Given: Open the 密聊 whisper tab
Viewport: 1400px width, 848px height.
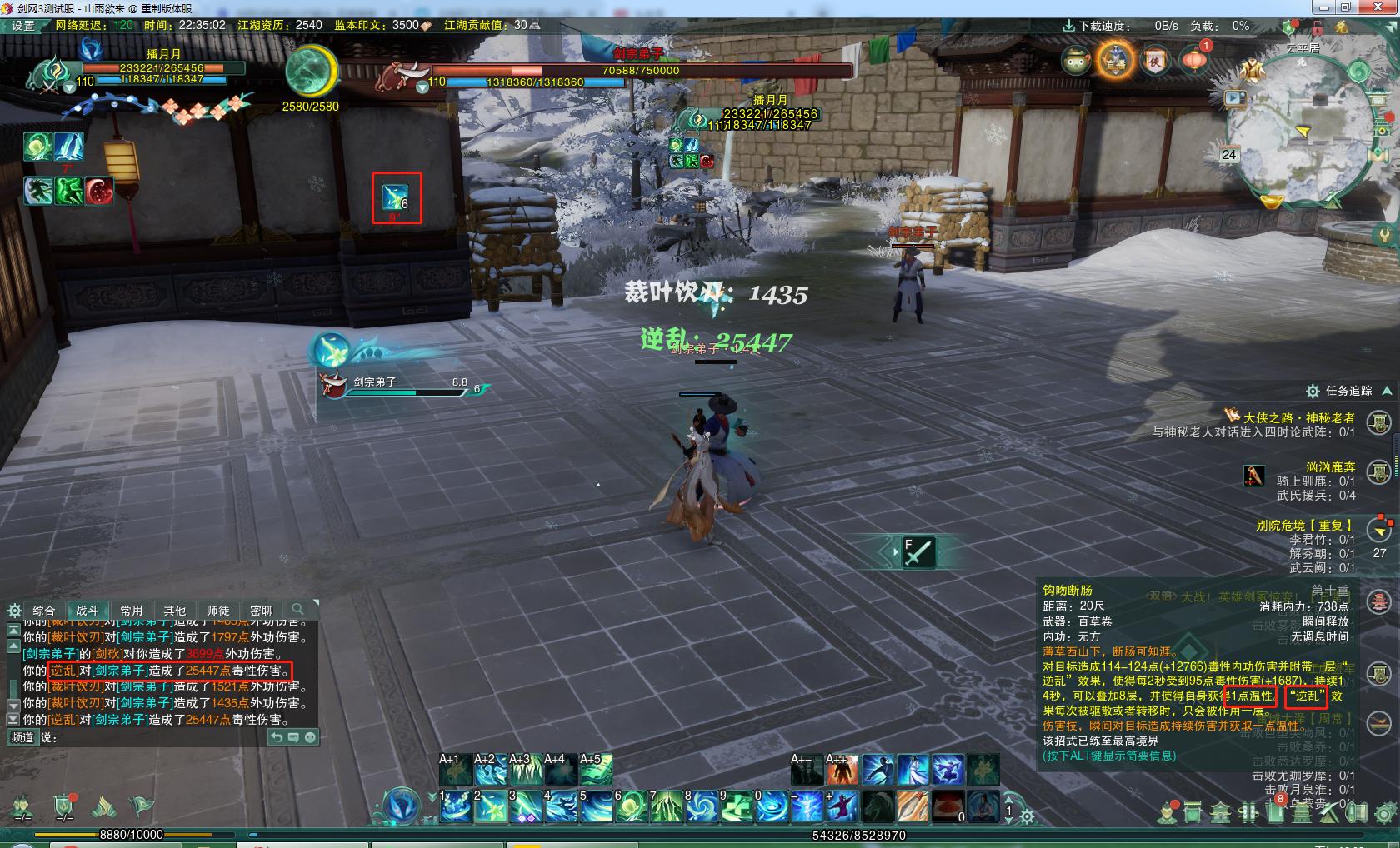Looking at the screenshot, I should 261,611.
